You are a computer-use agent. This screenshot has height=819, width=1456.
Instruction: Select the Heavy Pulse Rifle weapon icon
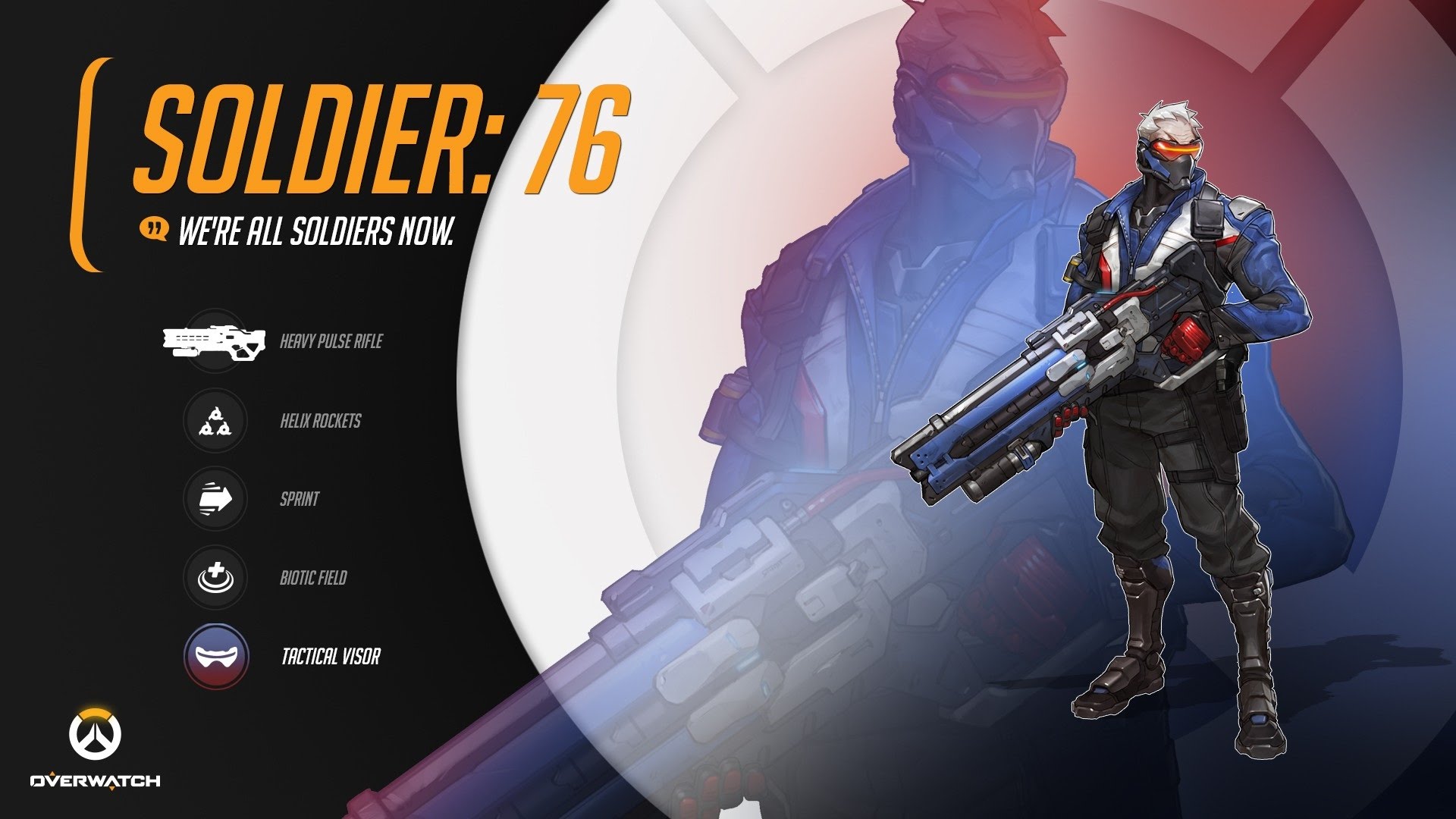coord(215,340)
